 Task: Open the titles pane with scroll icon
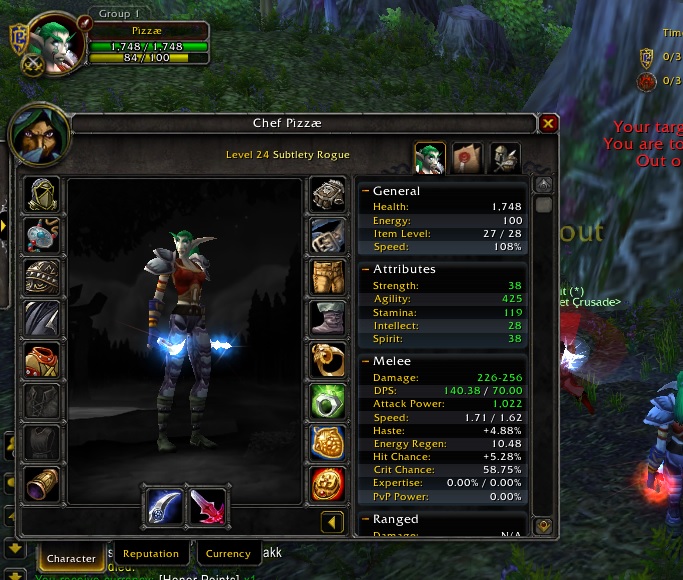[x=467, y=158]
